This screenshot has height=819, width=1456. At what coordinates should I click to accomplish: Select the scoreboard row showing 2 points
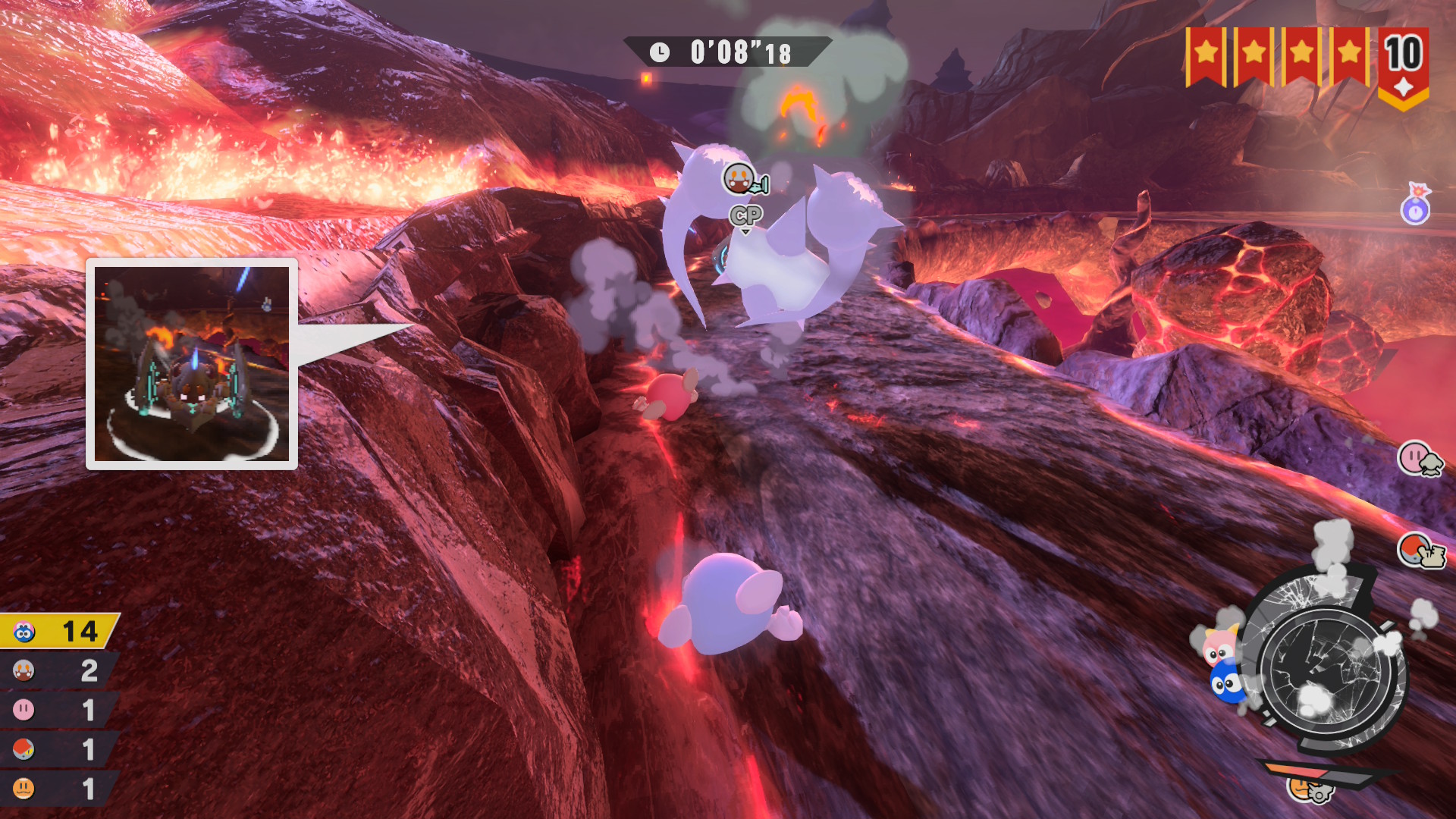coord(59,670)
